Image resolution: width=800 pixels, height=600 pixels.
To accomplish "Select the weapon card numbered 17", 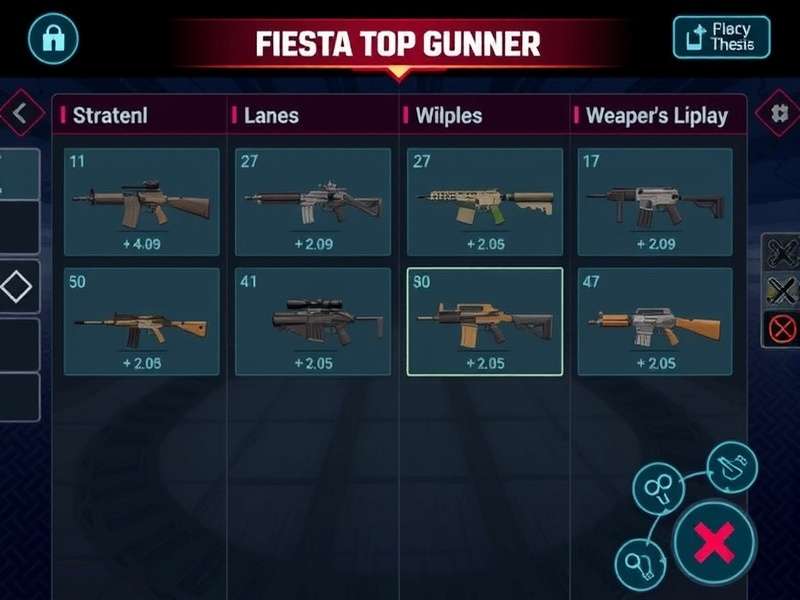I will coord(655,201).
